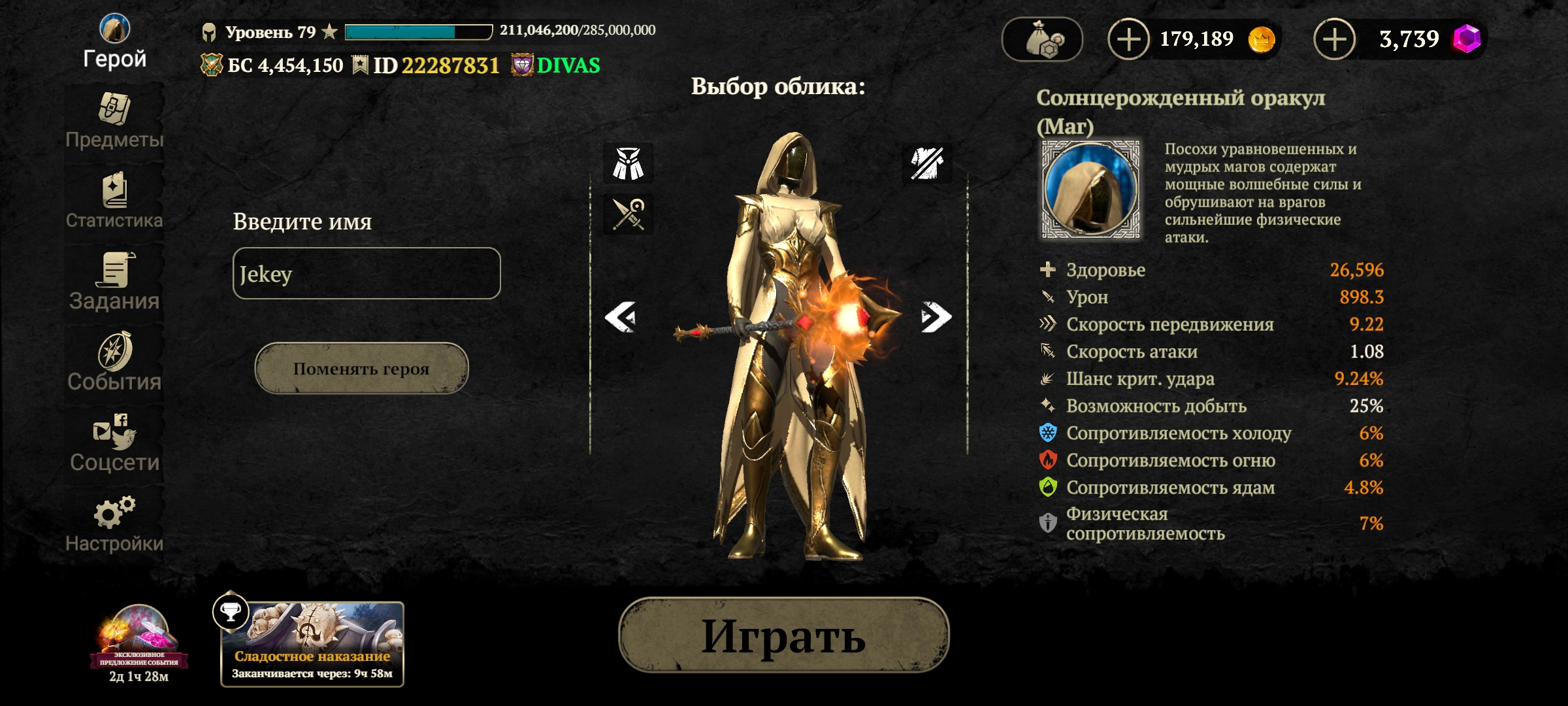Click the Поменять героя button
Screen dimensions: 1568x706
tap(361, 369)
